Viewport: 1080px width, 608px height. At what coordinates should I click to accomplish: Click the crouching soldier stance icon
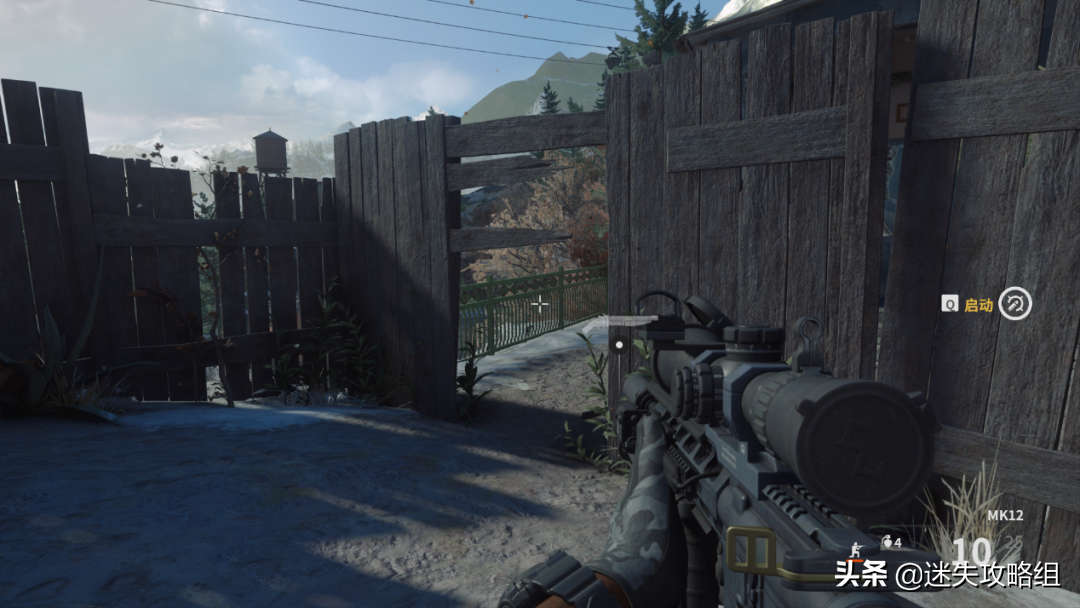pyautogui.click(x=856, y=548)
